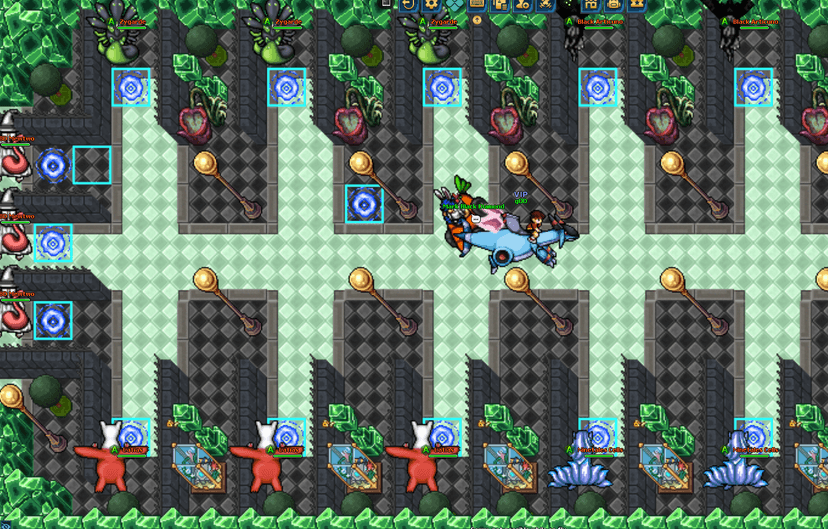The image size is (828, 529).
Task: Open the keyboard hotkeys icon
Action: pos(476,4)
